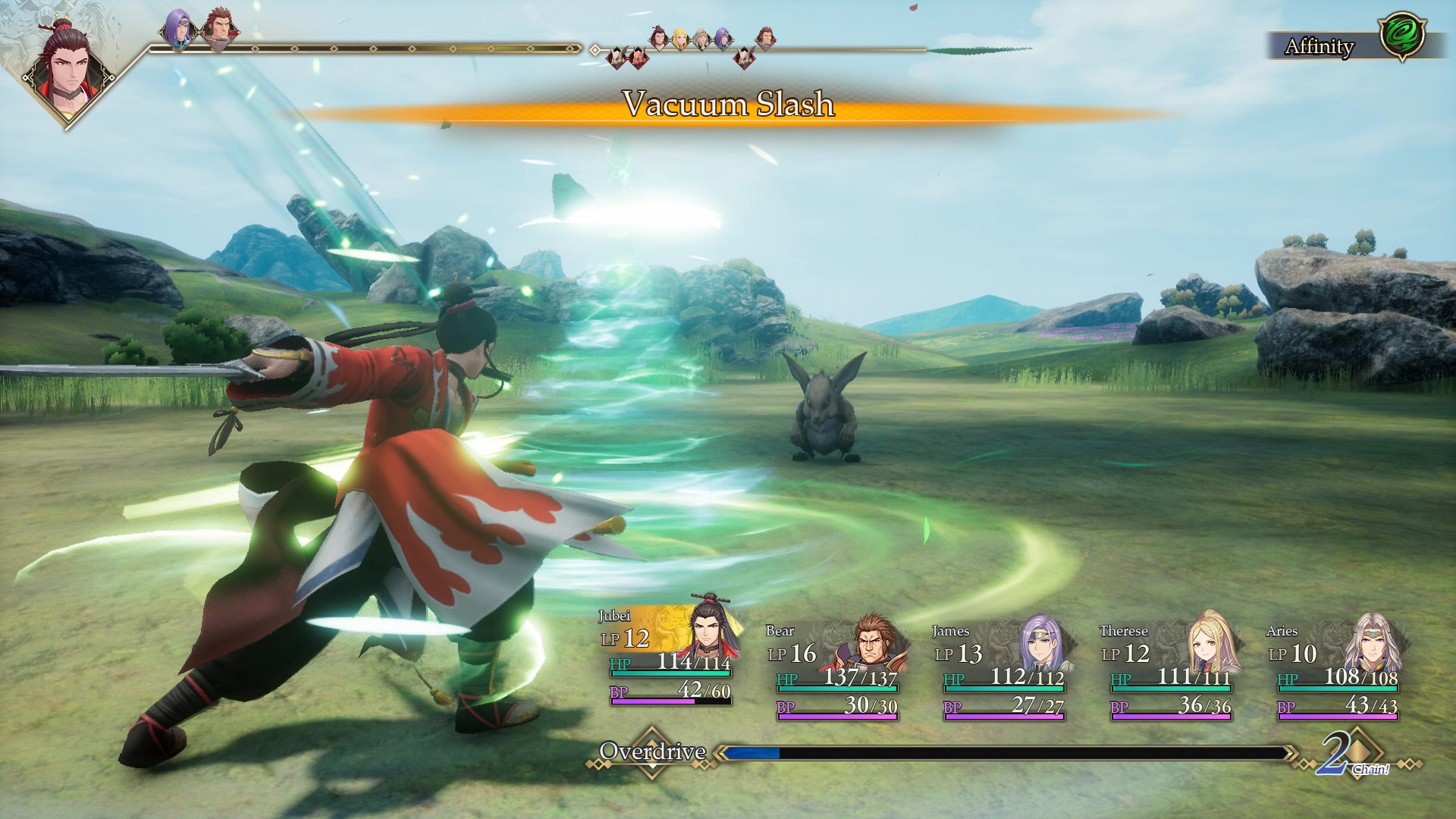The image size is (1456, 819).
Task: Click the Vacuum Slash skill name banner
Action: 729,107
